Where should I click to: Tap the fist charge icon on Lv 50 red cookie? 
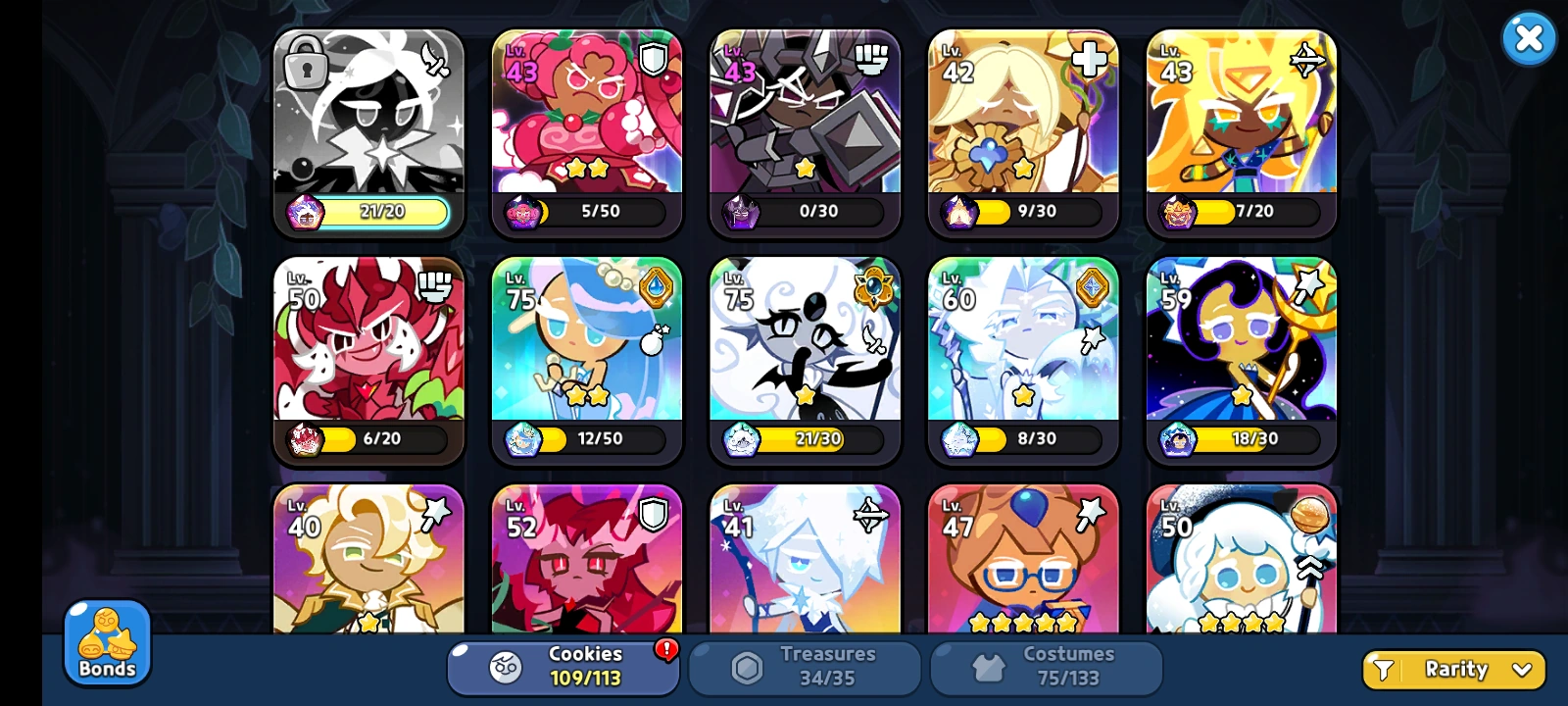click(433, 285)
